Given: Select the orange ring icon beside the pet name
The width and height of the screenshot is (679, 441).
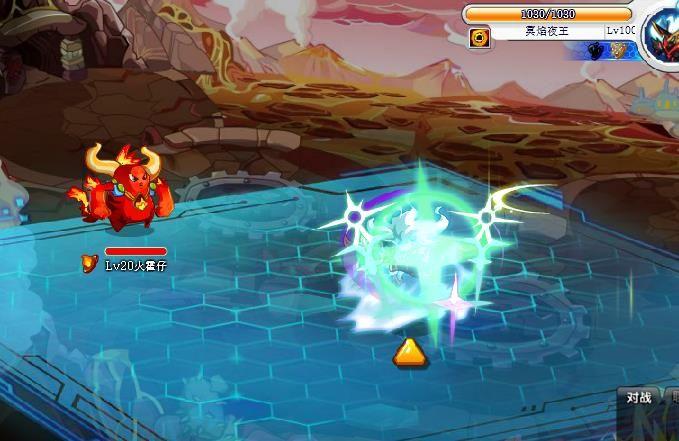Looking at the screenshot, I should point(478,36).
